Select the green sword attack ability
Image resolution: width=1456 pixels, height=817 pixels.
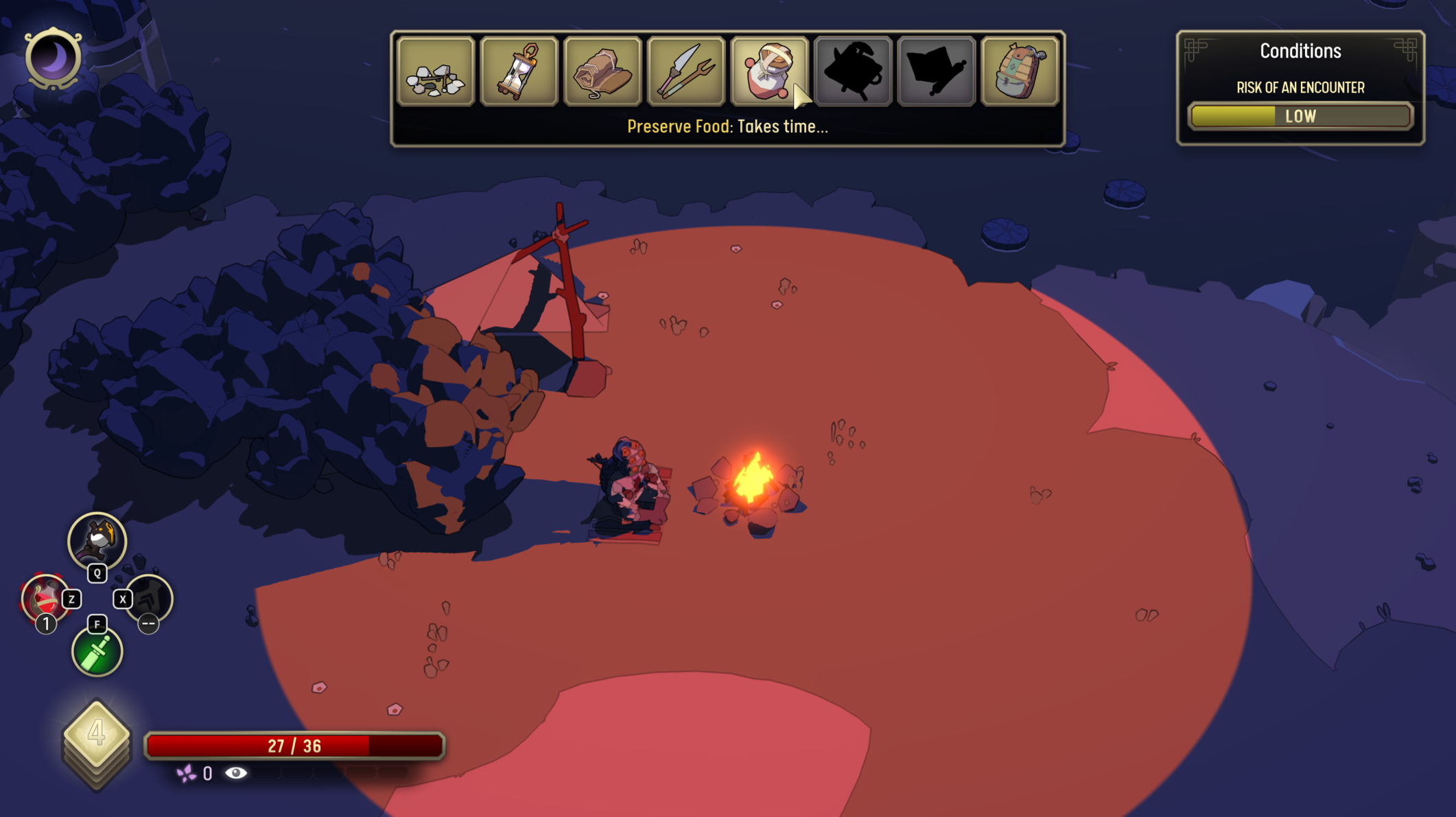pos(97,652)
